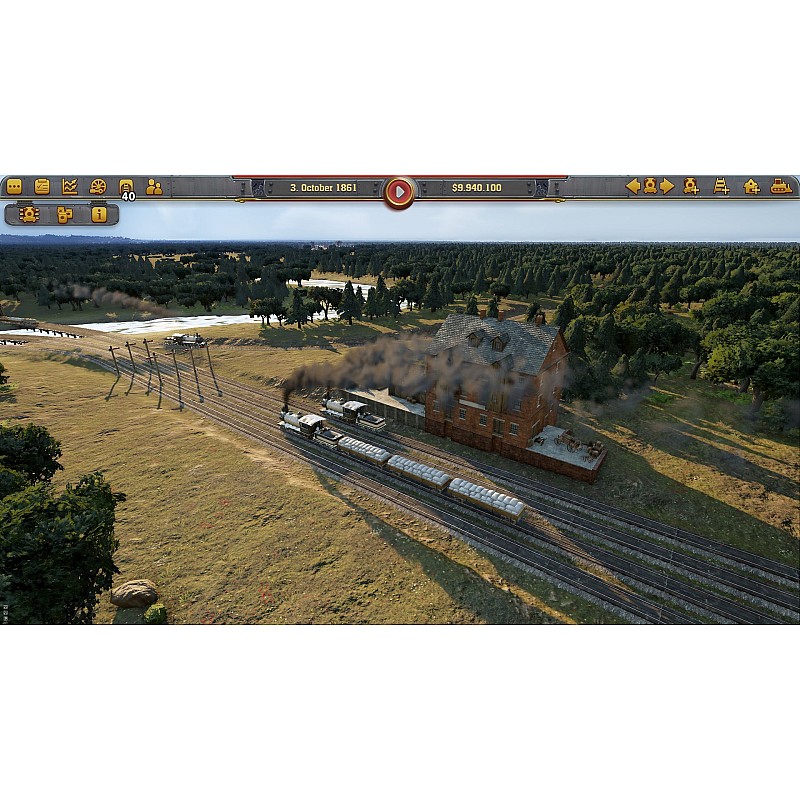Open the research wheel icon
The width and height of the screenshot is (800, 800).
98,186
